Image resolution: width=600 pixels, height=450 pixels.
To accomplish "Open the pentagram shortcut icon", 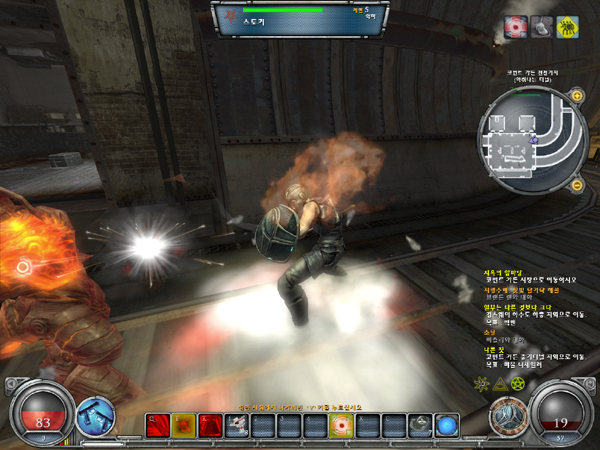I will point(518,384).
